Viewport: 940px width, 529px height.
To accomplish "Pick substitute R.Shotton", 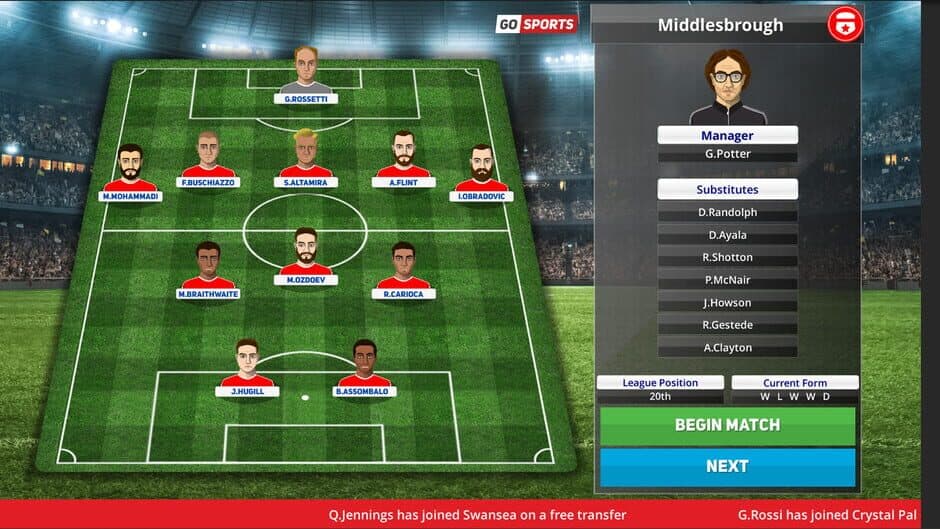I will pyautogui.click(x=727, y=258).
